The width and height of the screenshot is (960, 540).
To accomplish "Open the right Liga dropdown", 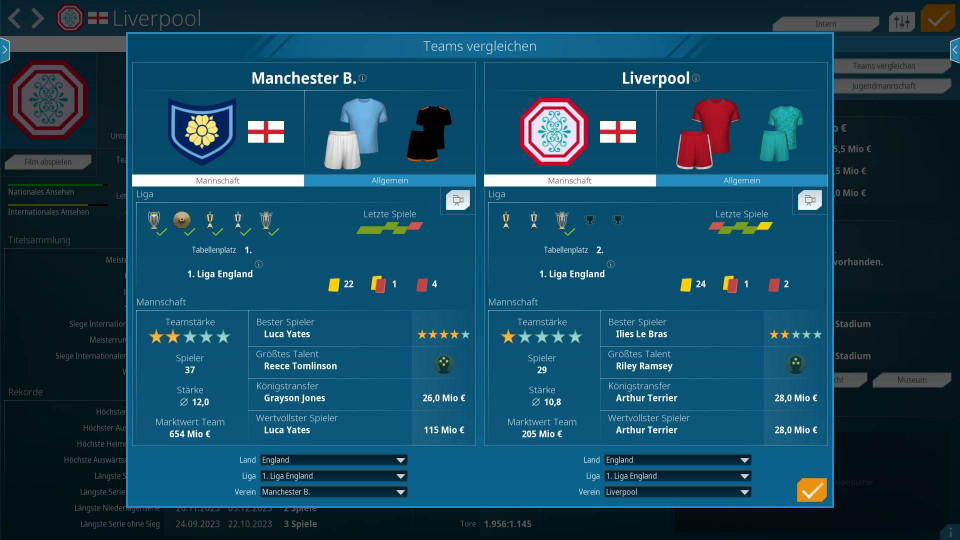I will [677, 476].
